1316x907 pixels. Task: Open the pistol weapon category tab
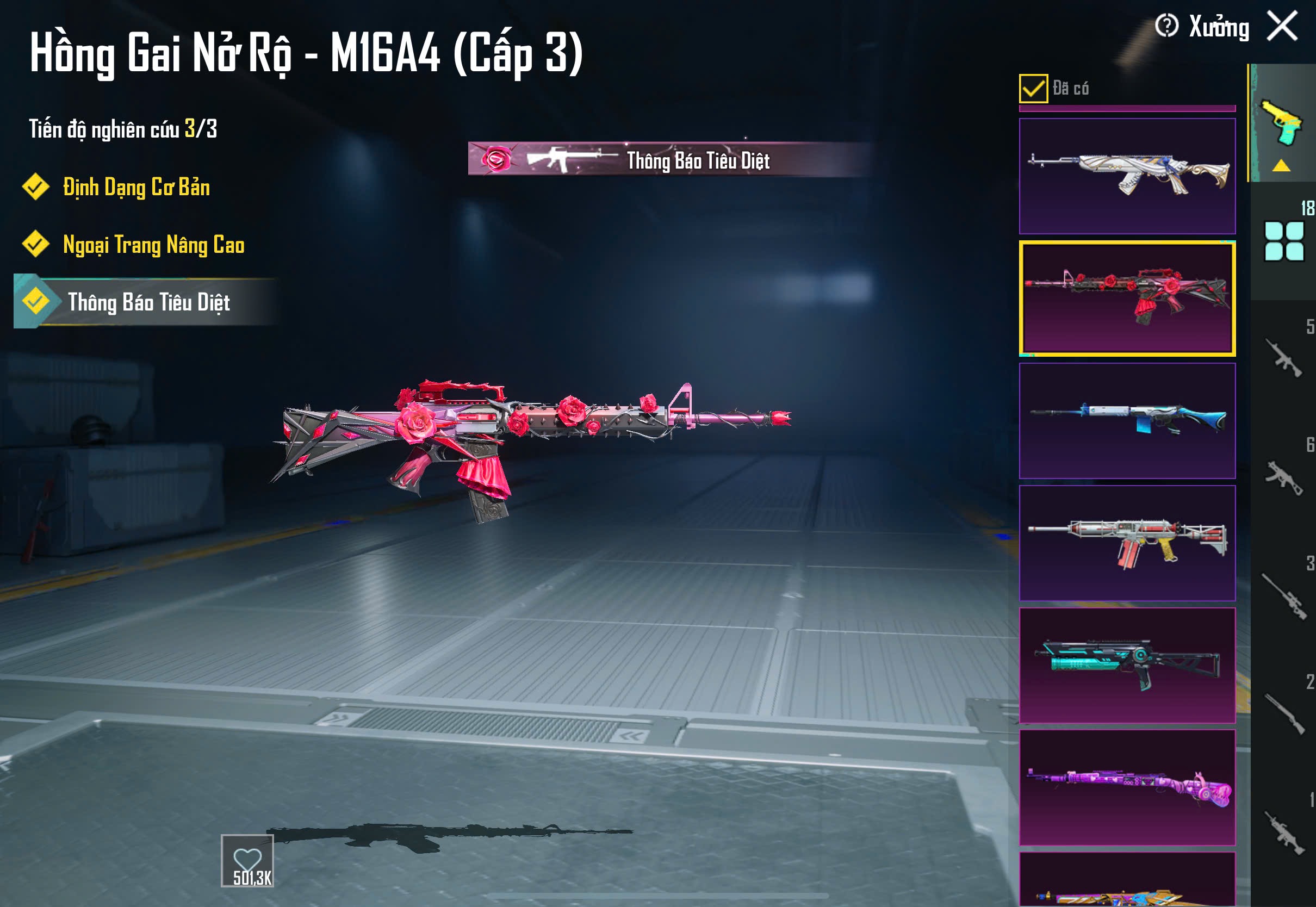pos(1282,122)
